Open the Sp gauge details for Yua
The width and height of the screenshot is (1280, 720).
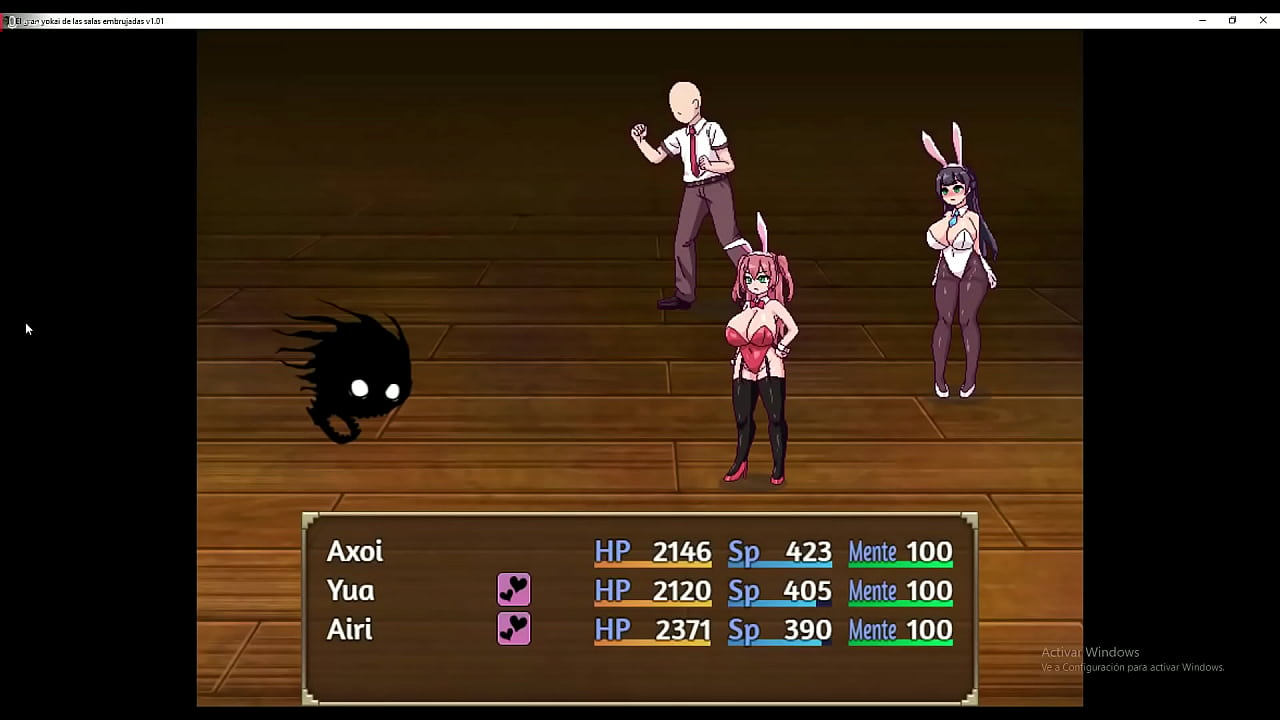click(780, 591)
